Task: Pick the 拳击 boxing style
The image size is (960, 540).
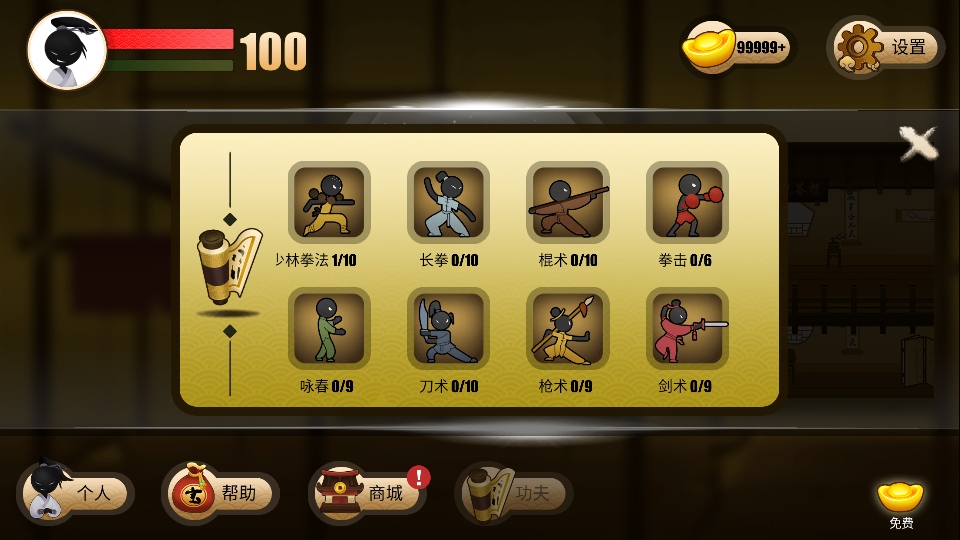Action: coord(687,202)
